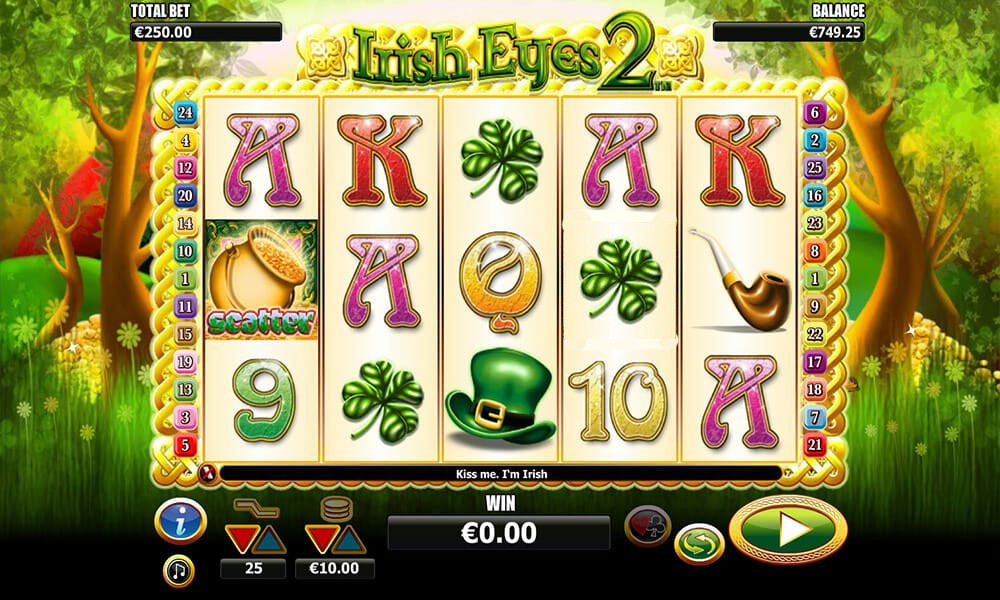Lower the coin bet value

(319, 540)
